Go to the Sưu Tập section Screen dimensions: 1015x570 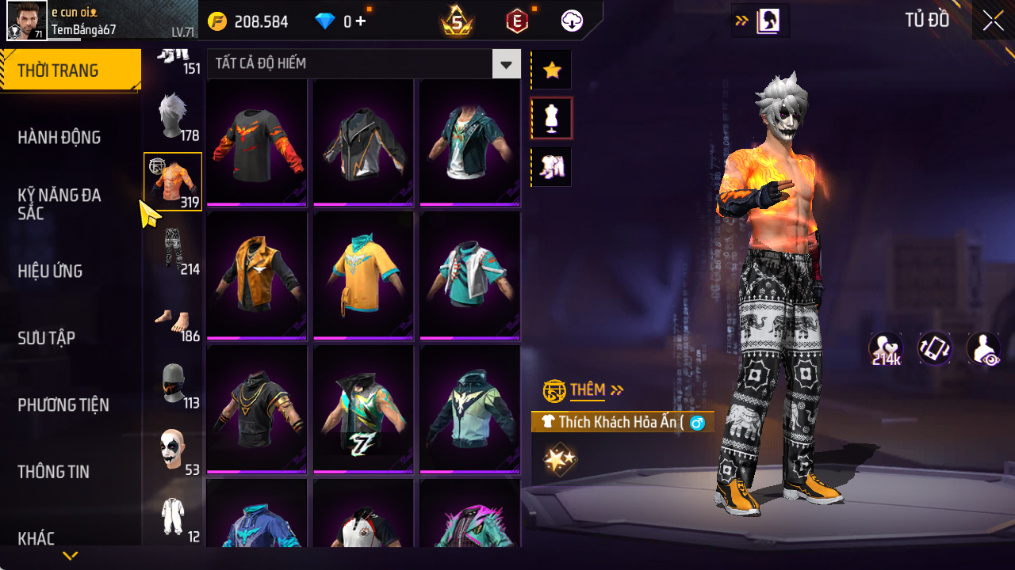[46, 338]
